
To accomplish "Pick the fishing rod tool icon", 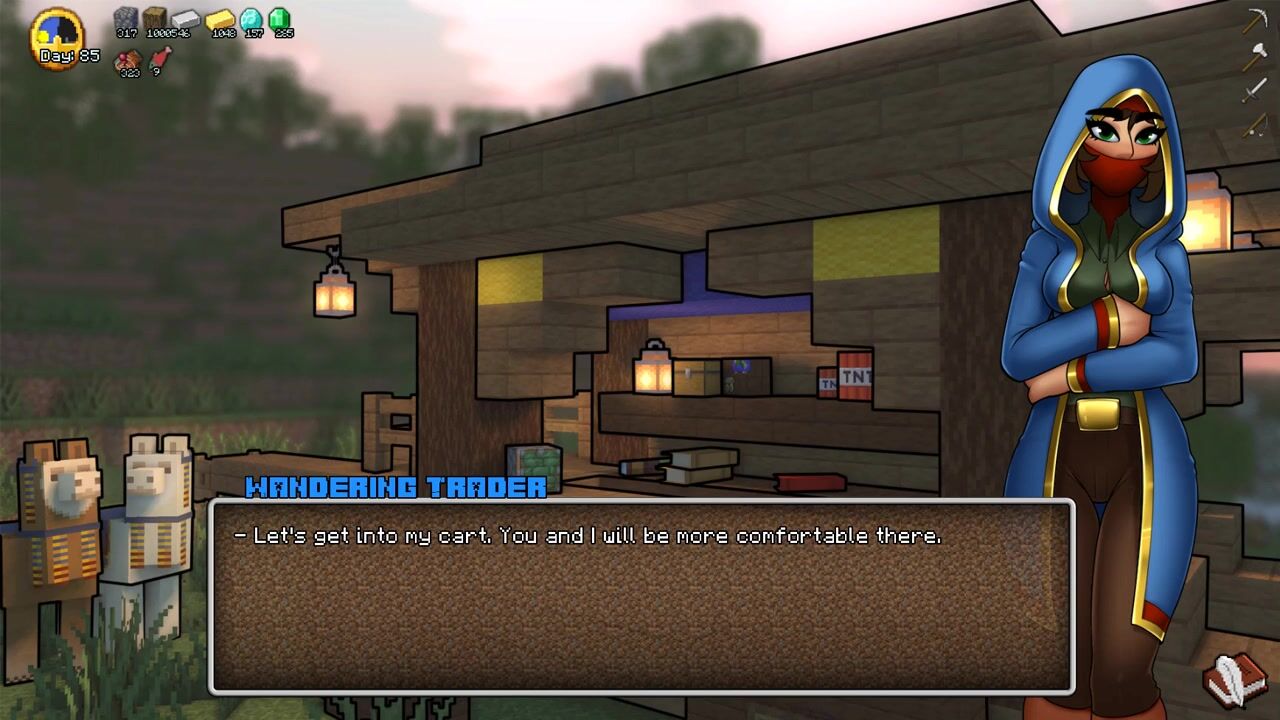I will pos(1255,126).
